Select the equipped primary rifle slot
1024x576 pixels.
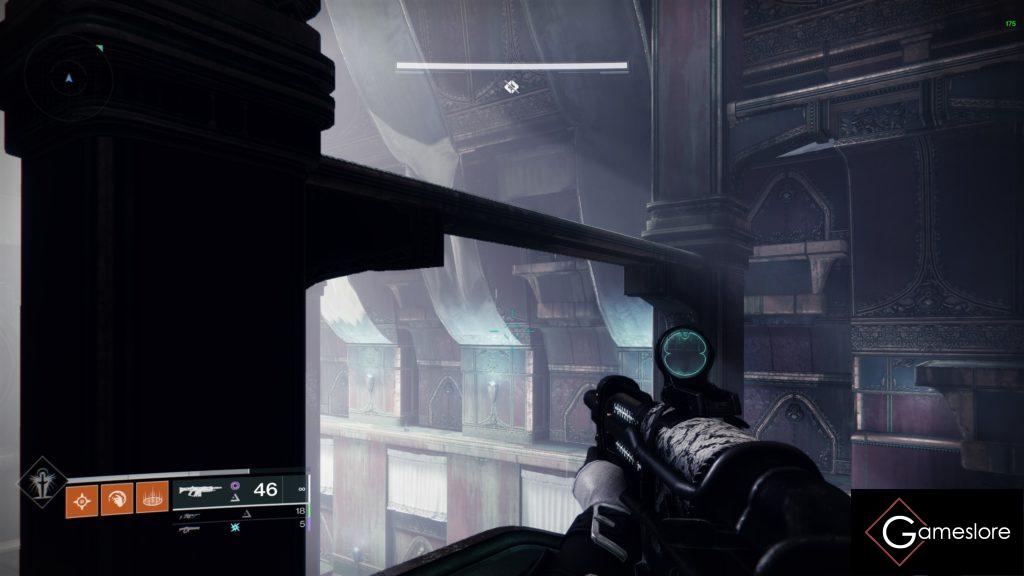[240, 490]
